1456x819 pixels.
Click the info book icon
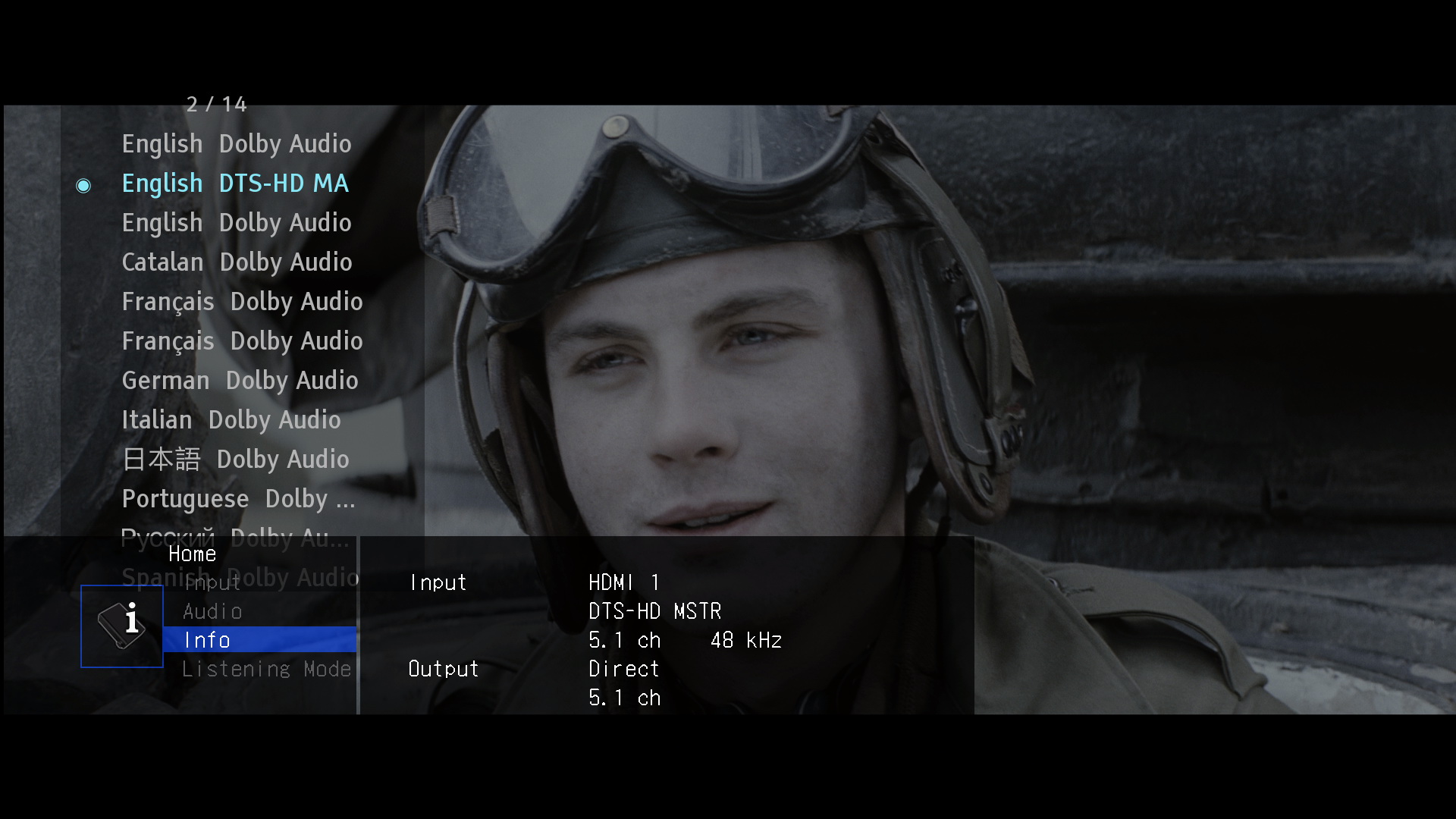[x=122, y=626]
